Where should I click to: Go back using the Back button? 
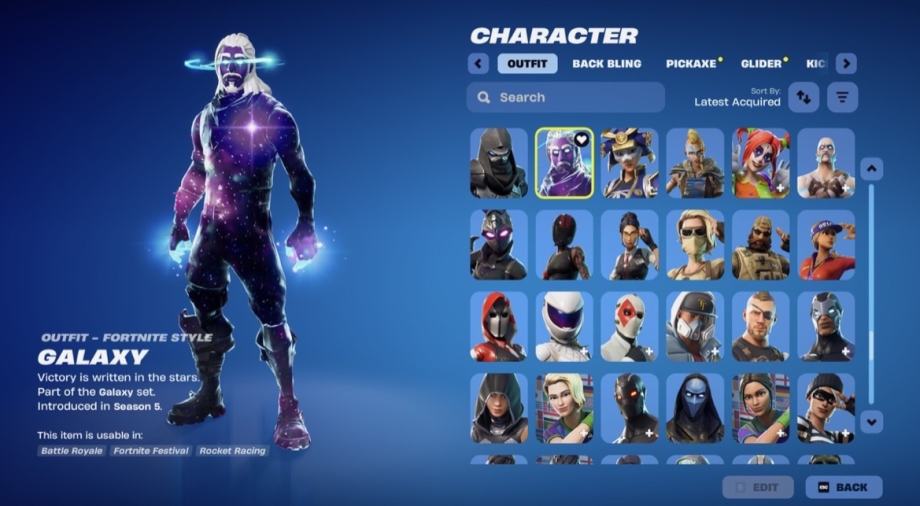click(843, 487)
